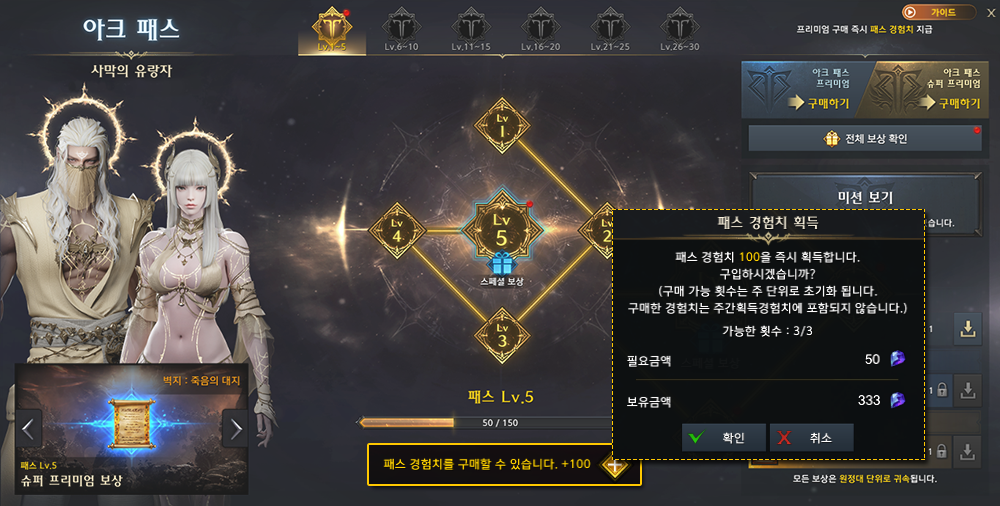This screenshot has height=506, width=1000.
Task: Cancel the purchase with 취소
Action: (811, 437)
